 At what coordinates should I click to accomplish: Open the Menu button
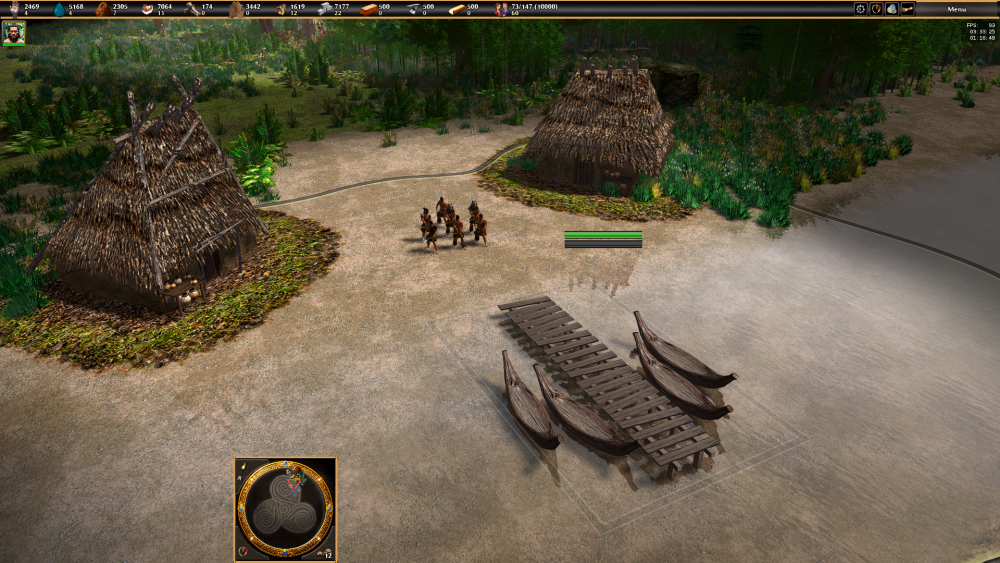point(957,9)
